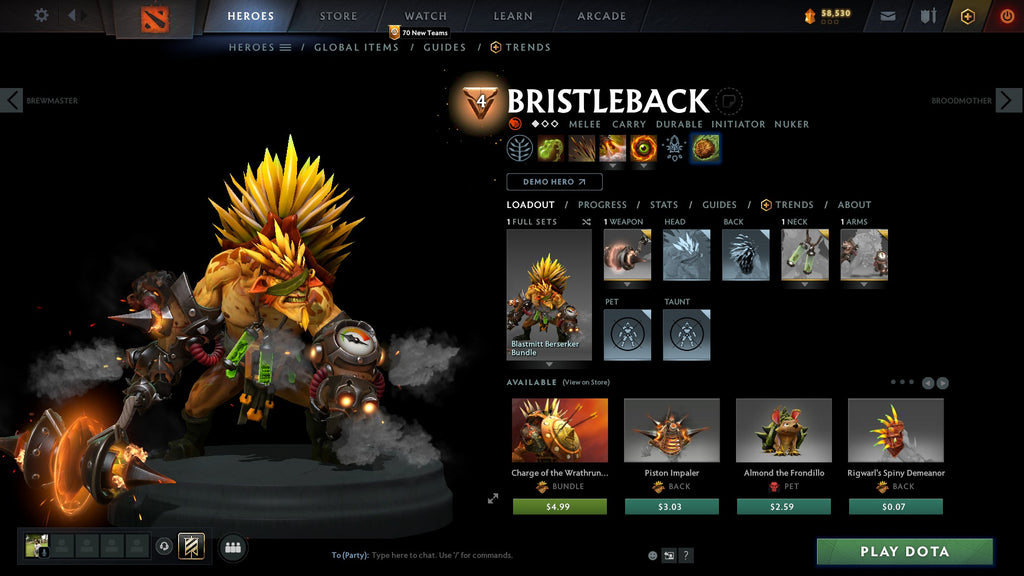Launch Demo Hero mode
The image size is (1024, 576).
coord(554,182)
